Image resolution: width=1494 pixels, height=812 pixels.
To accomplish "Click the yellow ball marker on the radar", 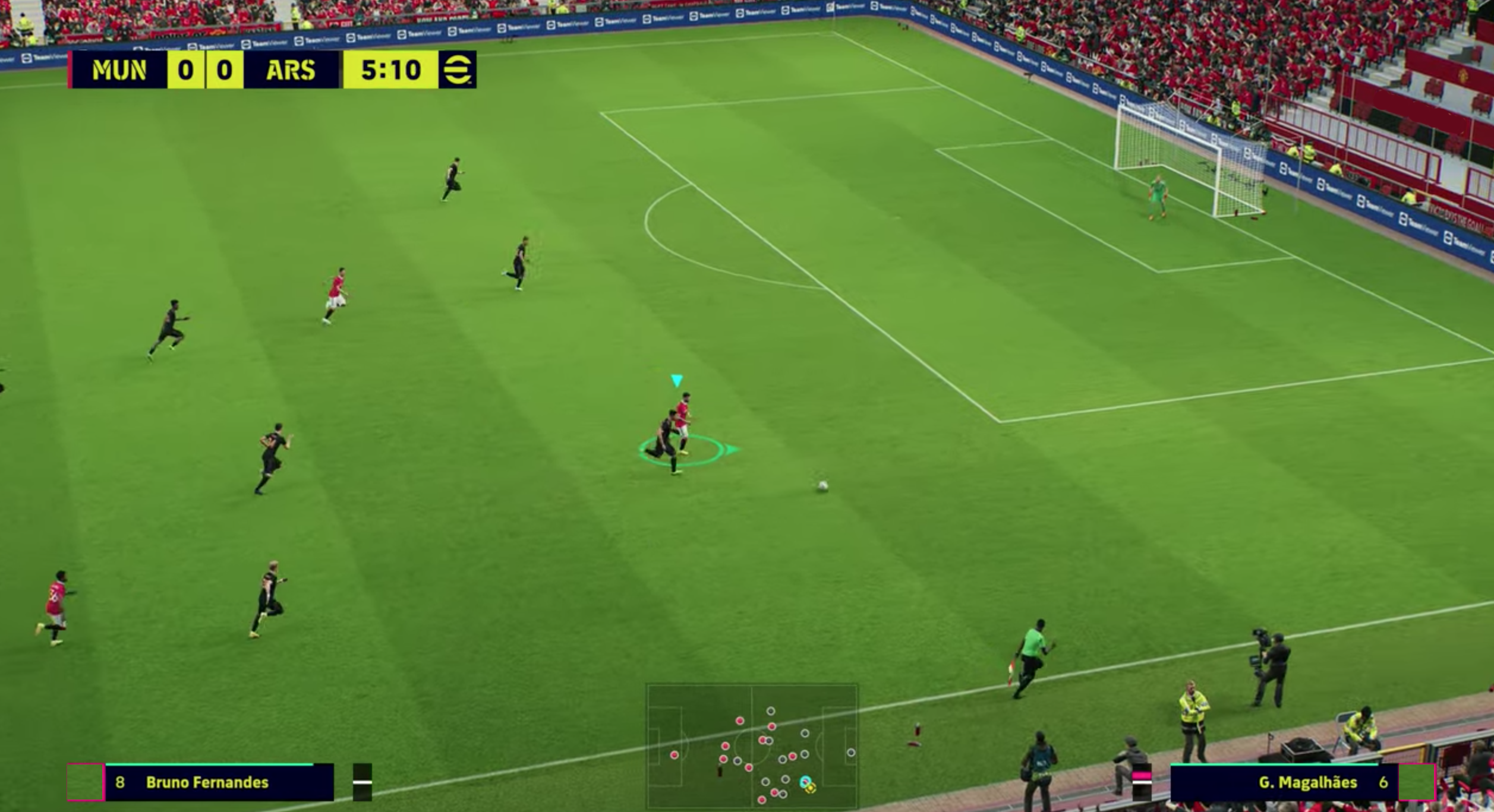I will click(811, 789).
